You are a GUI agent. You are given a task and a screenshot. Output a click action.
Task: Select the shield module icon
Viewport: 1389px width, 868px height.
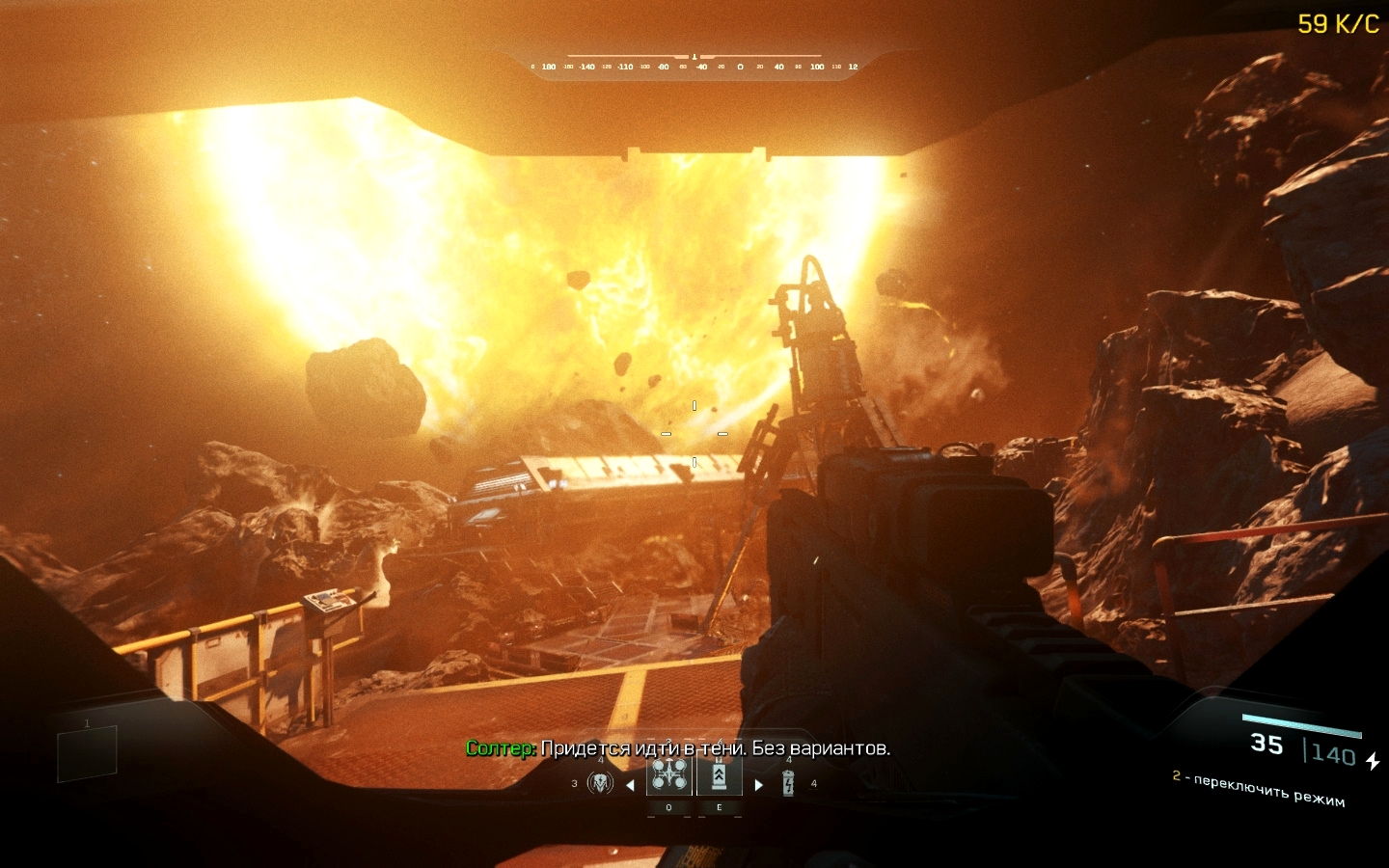point(600,783)
